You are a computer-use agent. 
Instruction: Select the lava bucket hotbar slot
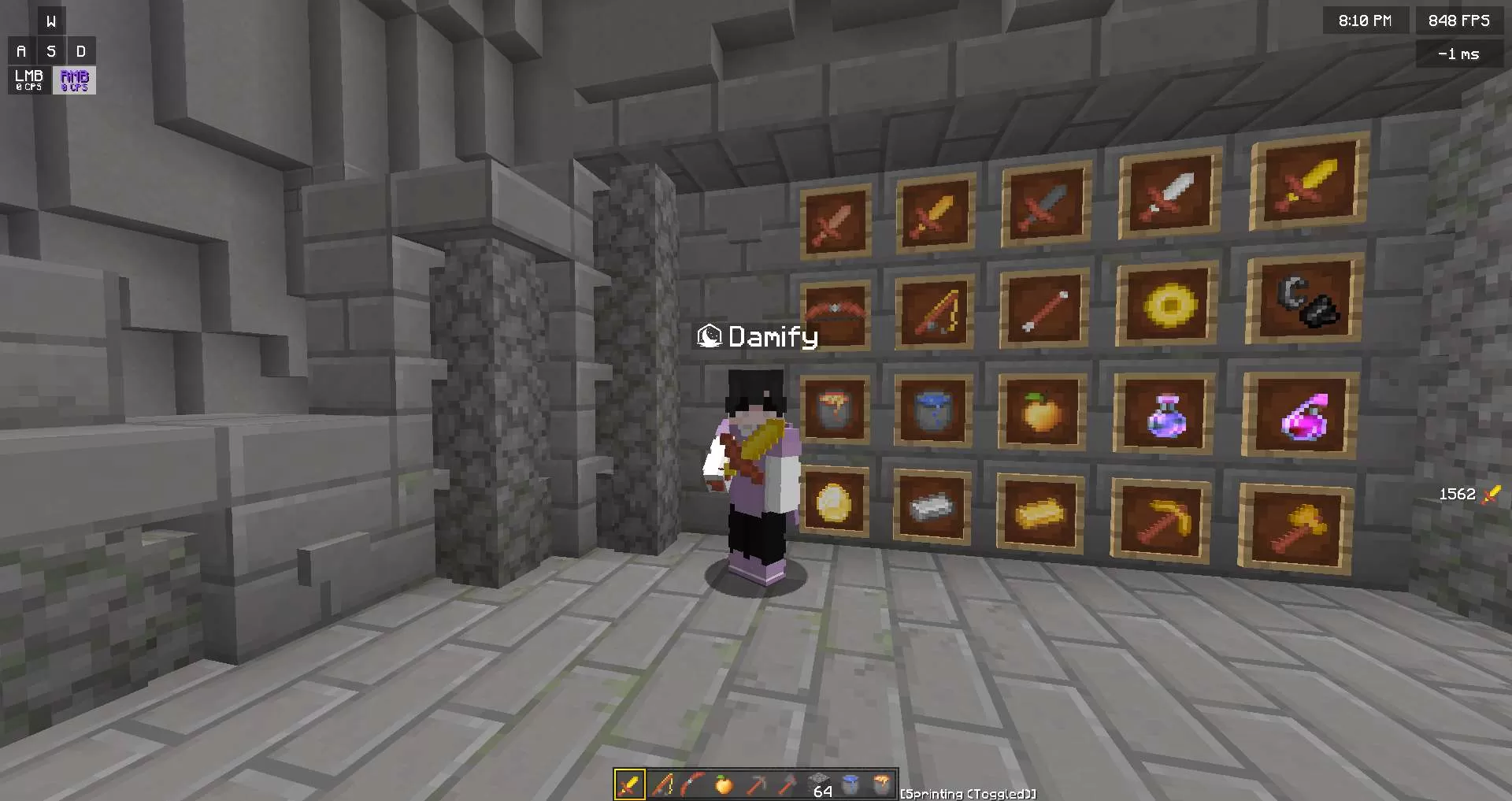pyautogui.click(x=880, y=784)
